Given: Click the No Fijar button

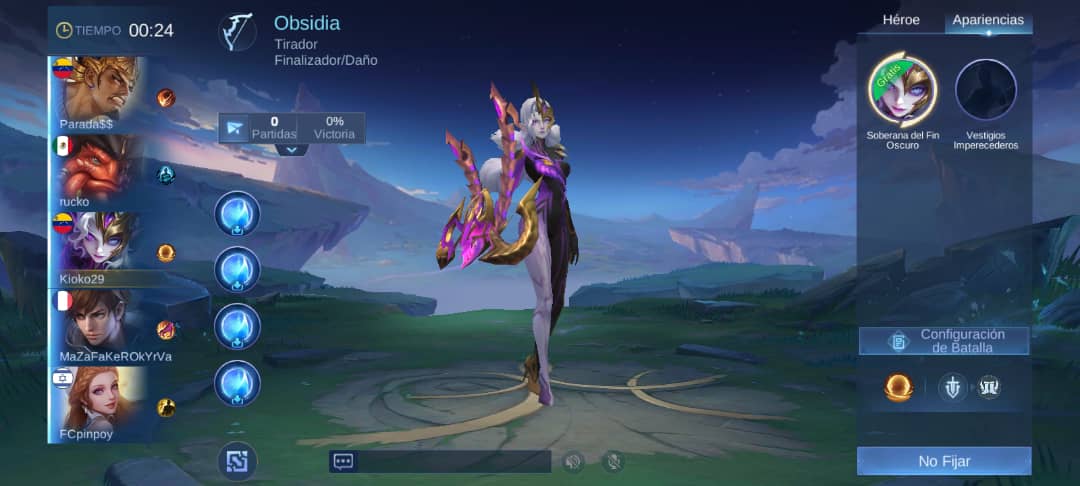Looking at the screenshot, I should [944, 461].
